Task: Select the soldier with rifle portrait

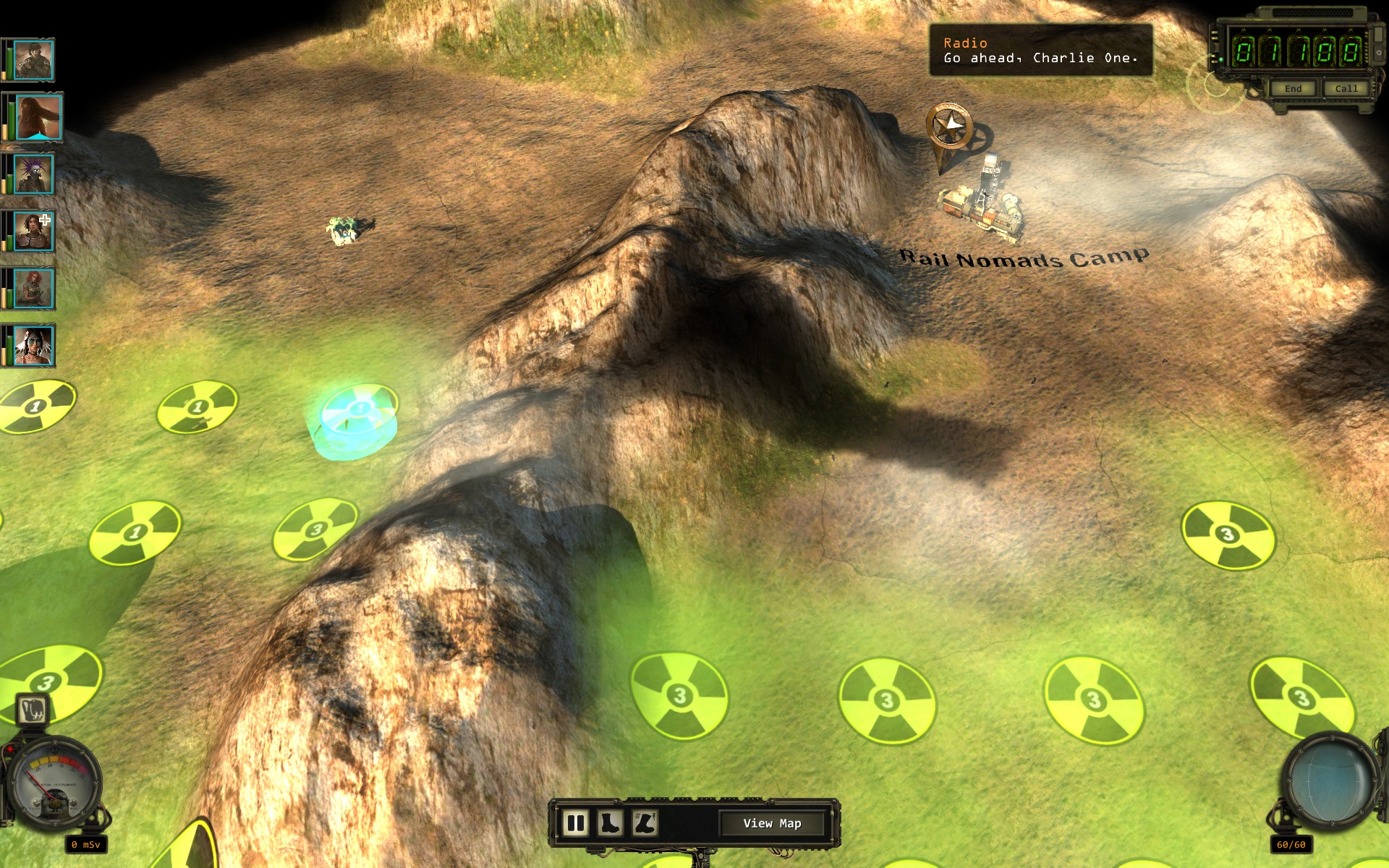Action: click(x=33, y=60)
